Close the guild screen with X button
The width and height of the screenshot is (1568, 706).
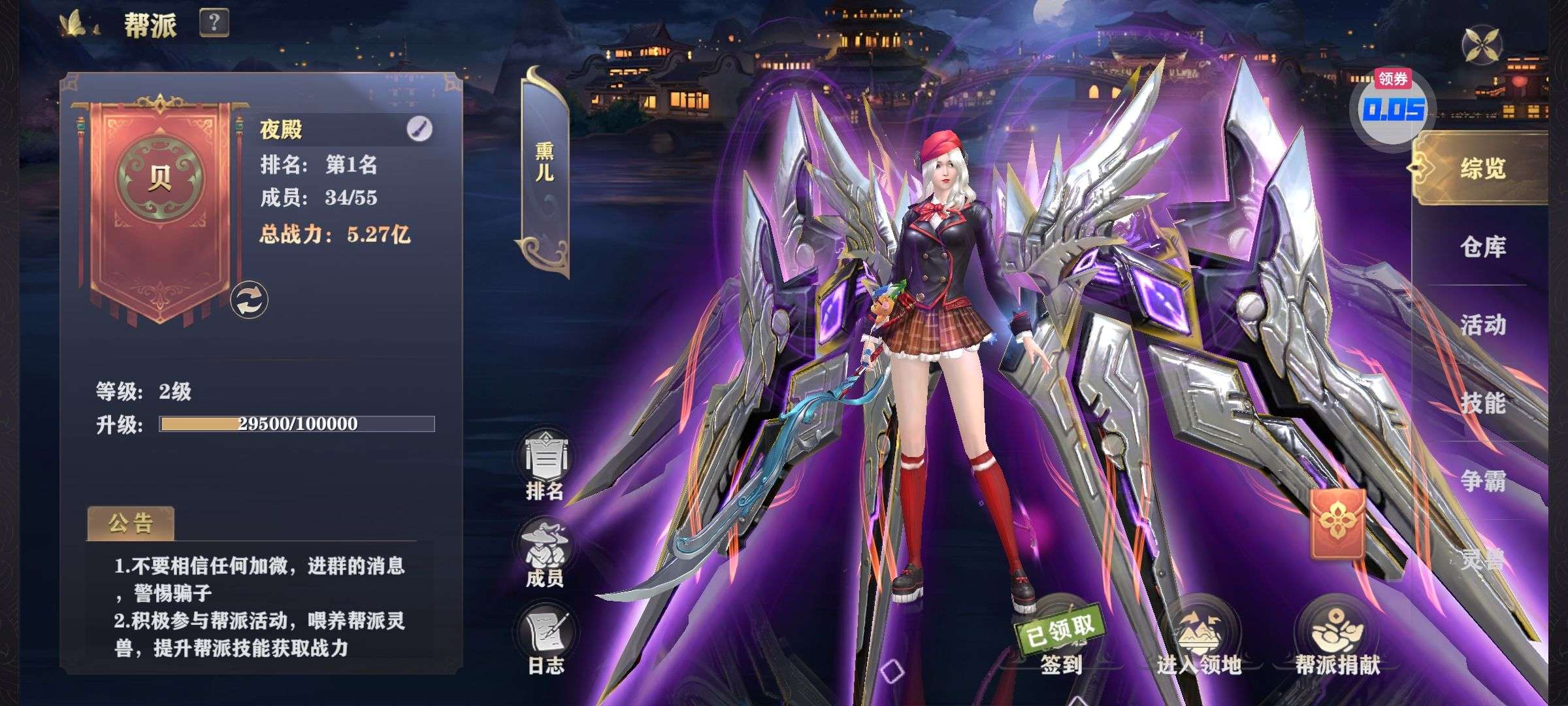click(x=1481, y=45)
